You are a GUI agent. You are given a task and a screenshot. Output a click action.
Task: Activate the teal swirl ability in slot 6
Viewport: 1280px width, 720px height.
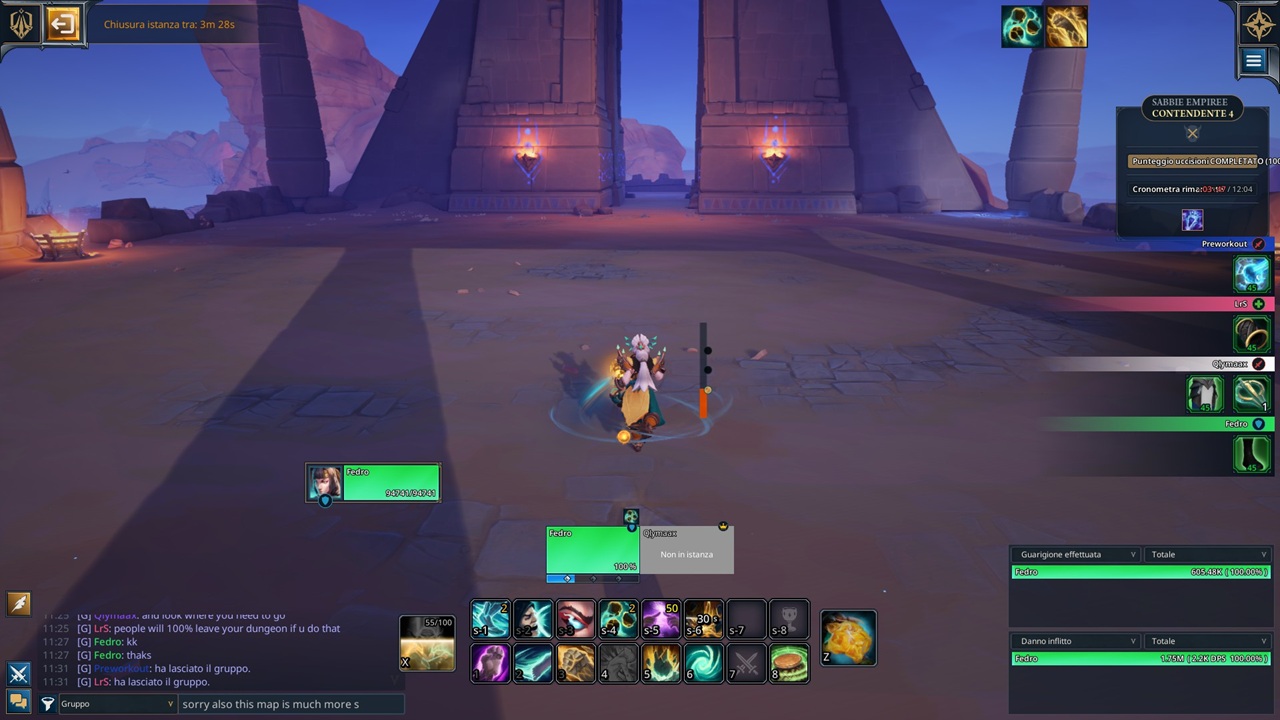click(x=703, y=663)
